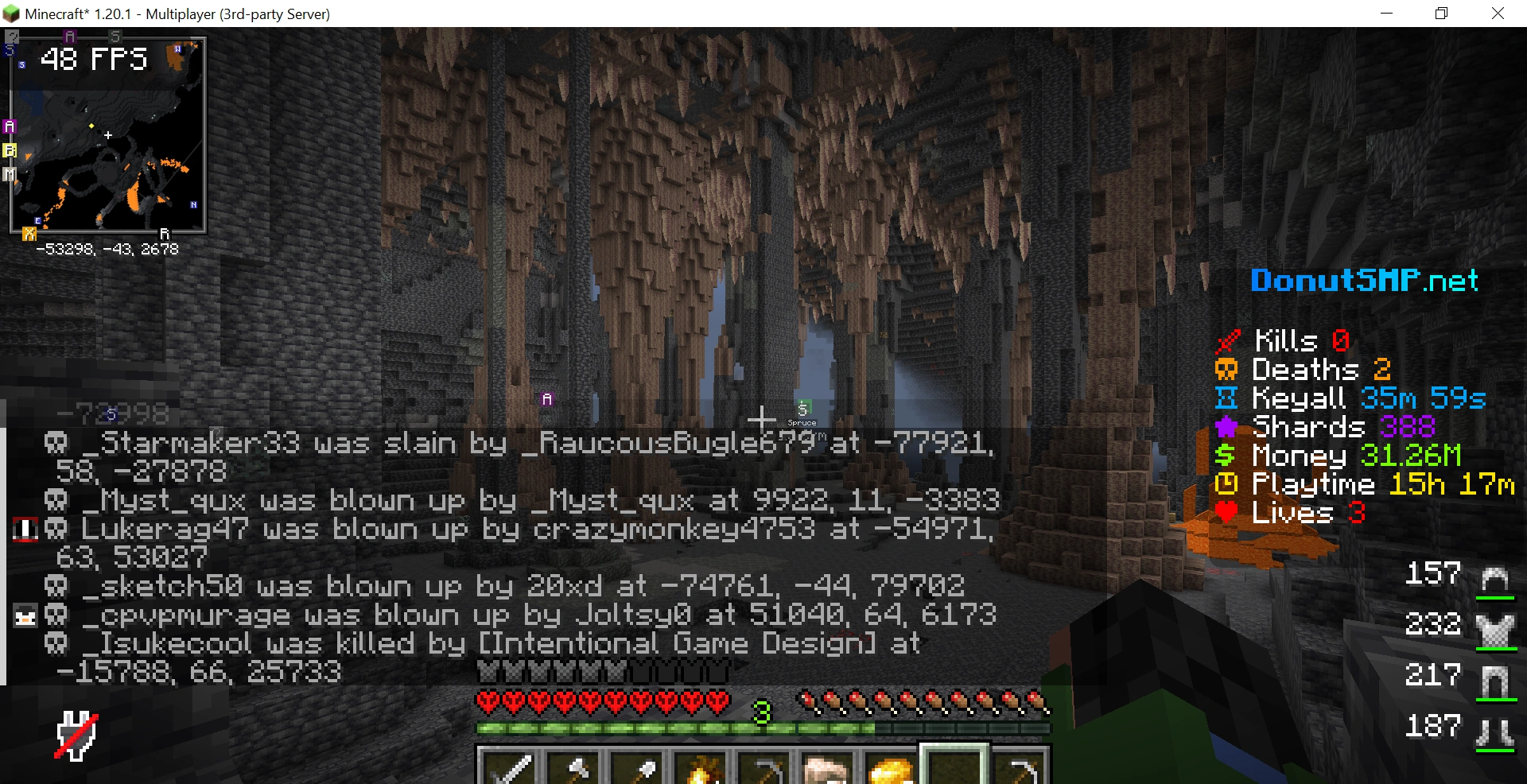Open the M option beside the minimap
The width and height of the screenshot is (1527, 784).
click(x=9, y=173)
